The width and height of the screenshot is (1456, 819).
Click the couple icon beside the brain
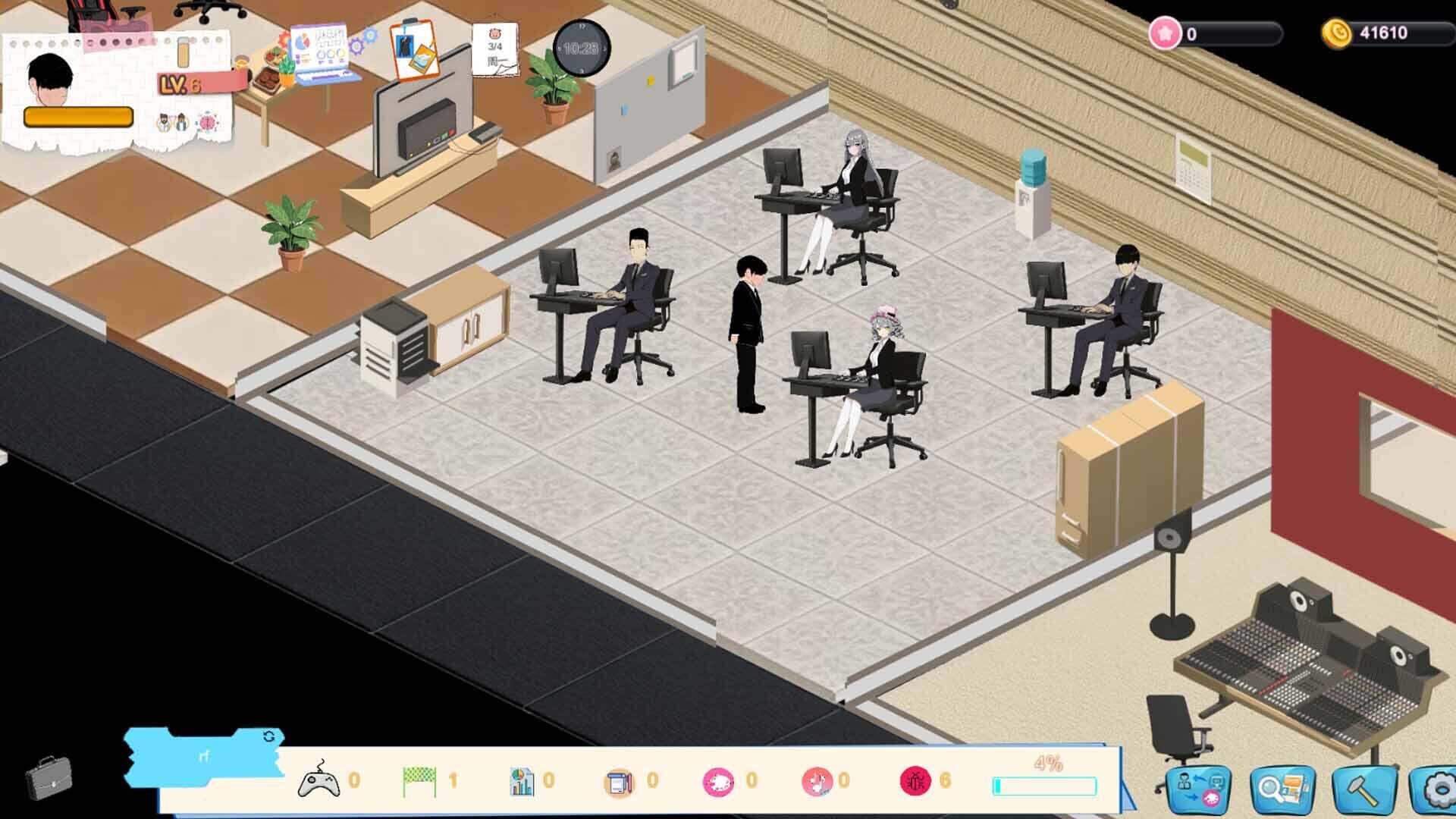point(171,121)
